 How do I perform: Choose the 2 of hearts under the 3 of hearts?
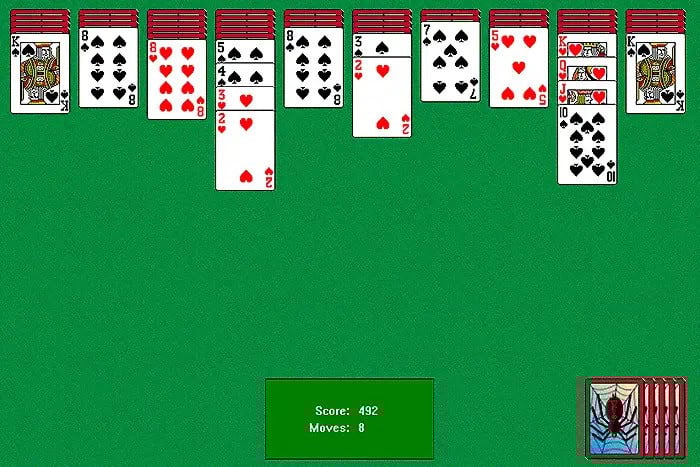[x=245, y=150]
